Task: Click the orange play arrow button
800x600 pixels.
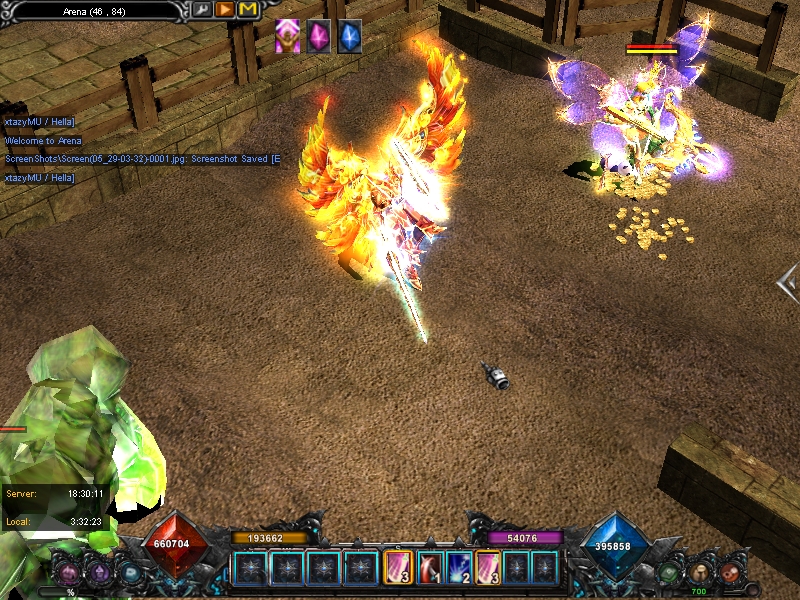Action: [225, 10]
